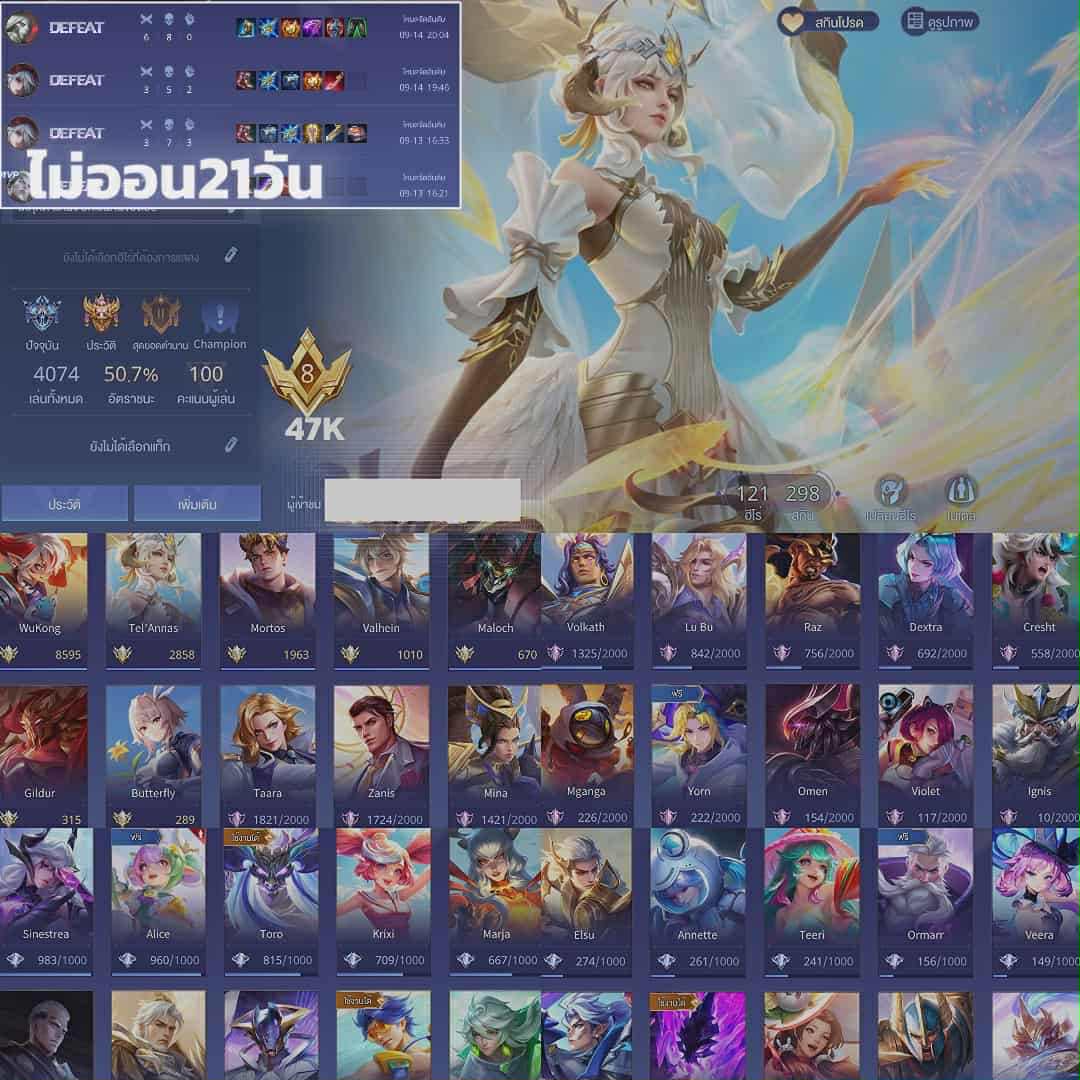Switch to the เพิ่มเติม tab
The height and width of the screenshot is (1080, 1080).
197,504
